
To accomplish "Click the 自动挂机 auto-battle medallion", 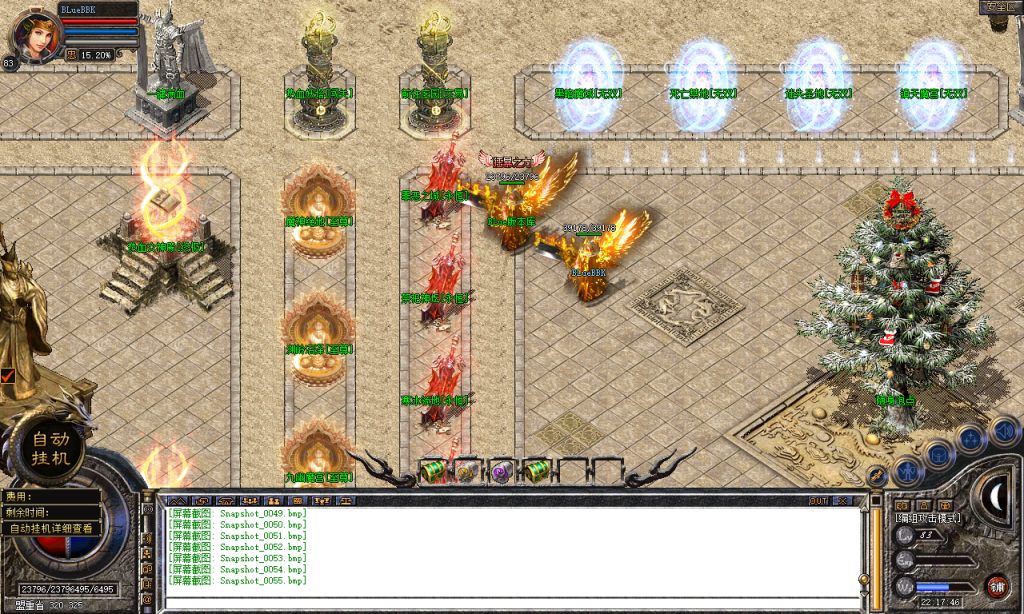I will tap(54, 446).
